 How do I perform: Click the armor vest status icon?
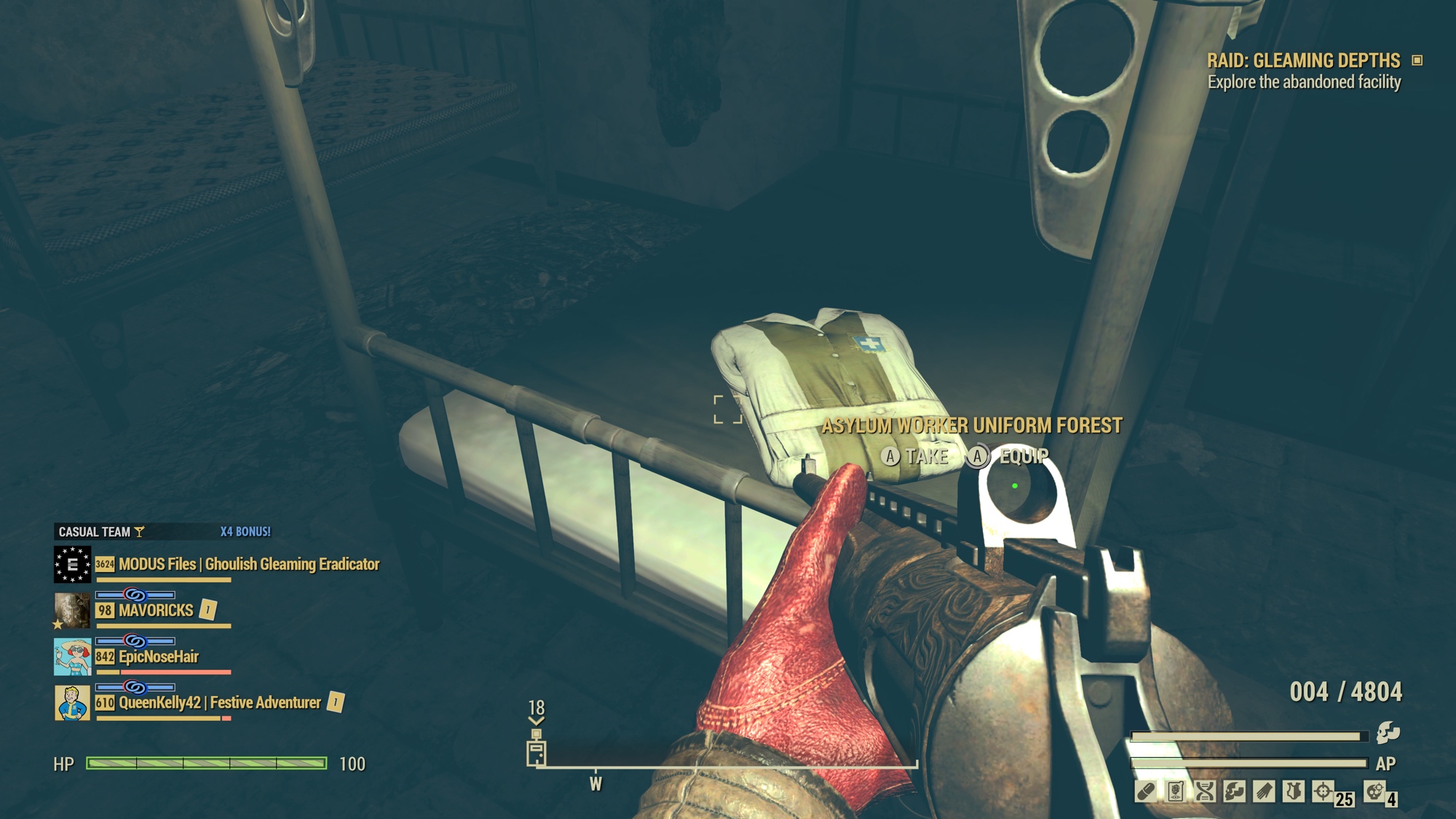pos(1293,791)
